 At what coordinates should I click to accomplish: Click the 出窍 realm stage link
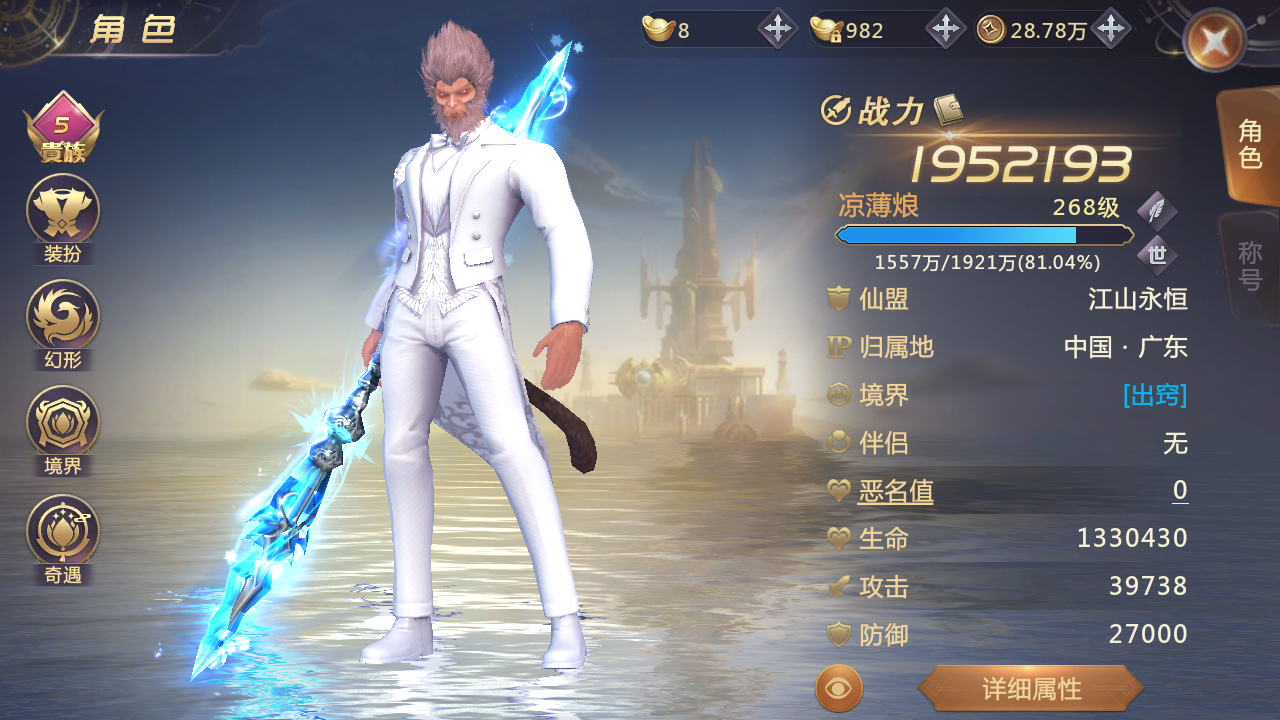pos(1155,395)
